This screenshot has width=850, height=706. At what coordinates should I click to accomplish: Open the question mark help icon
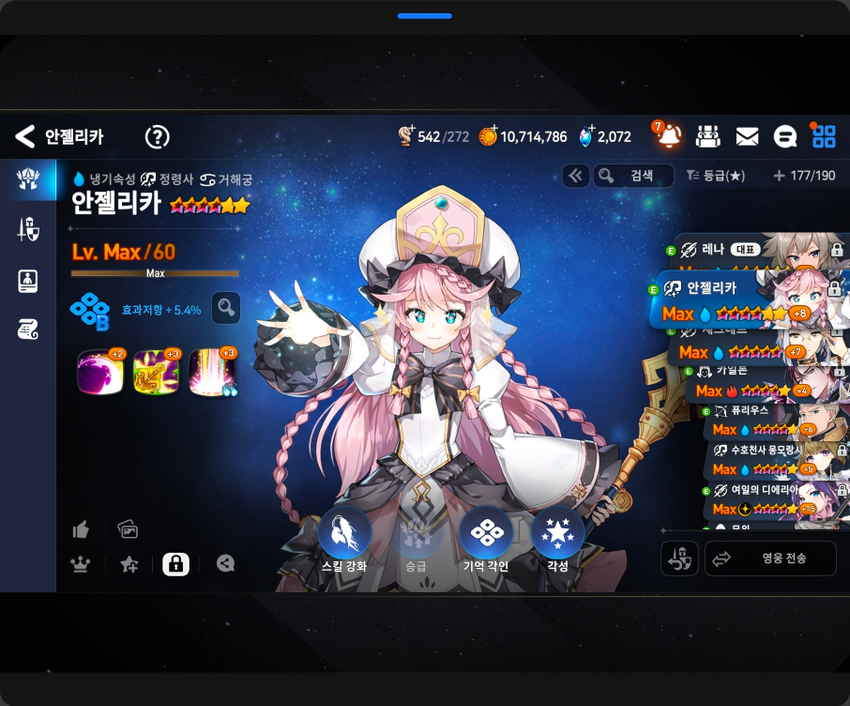[x=157, y=137]
